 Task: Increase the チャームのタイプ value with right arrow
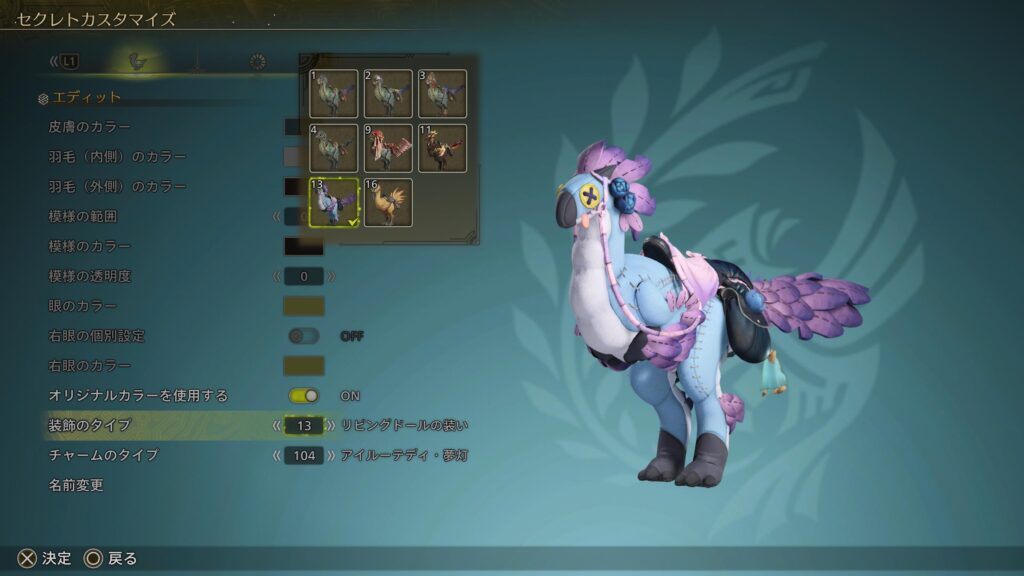332,456
